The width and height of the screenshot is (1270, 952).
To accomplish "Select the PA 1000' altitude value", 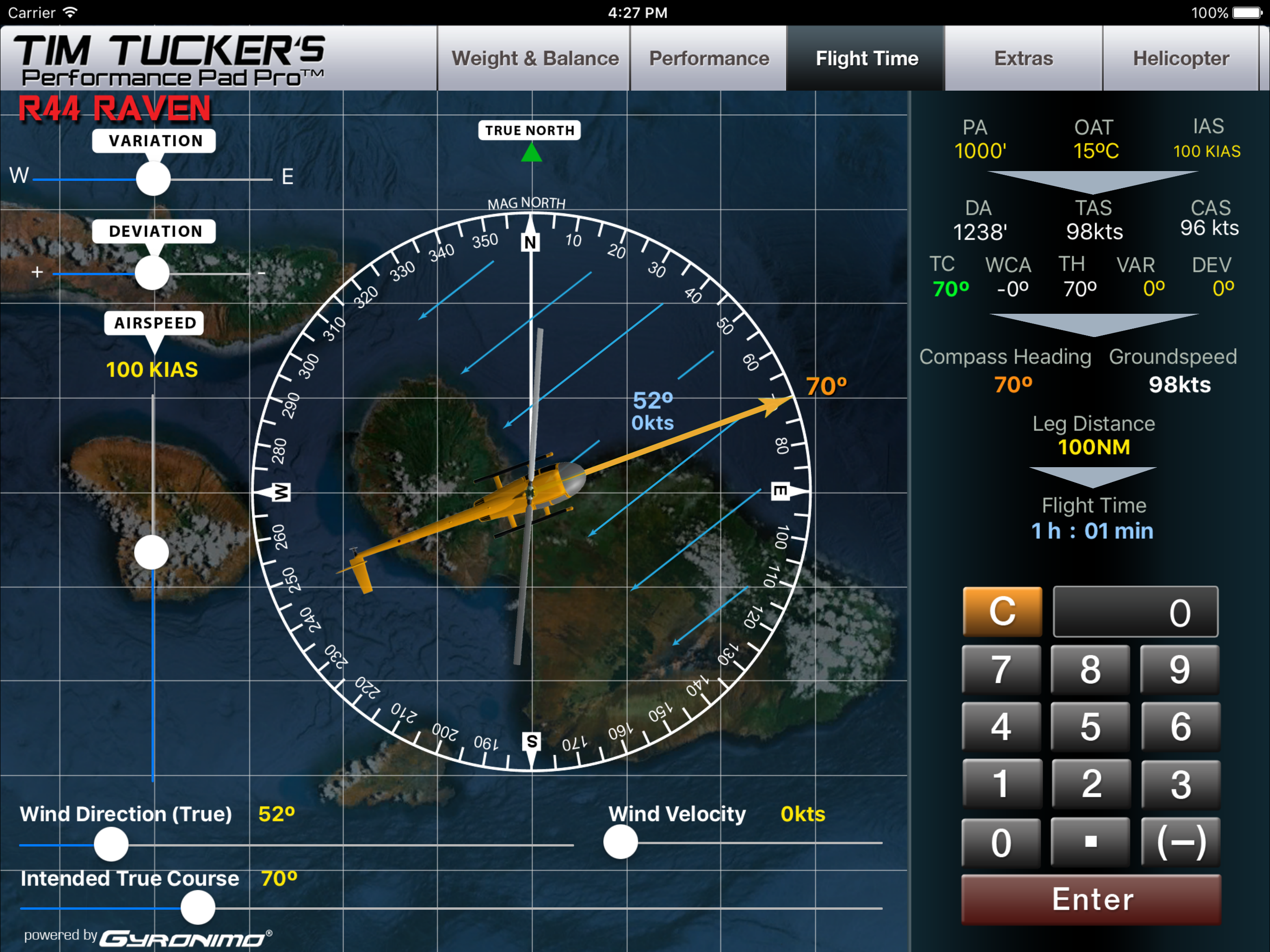I will pos(979,151).
